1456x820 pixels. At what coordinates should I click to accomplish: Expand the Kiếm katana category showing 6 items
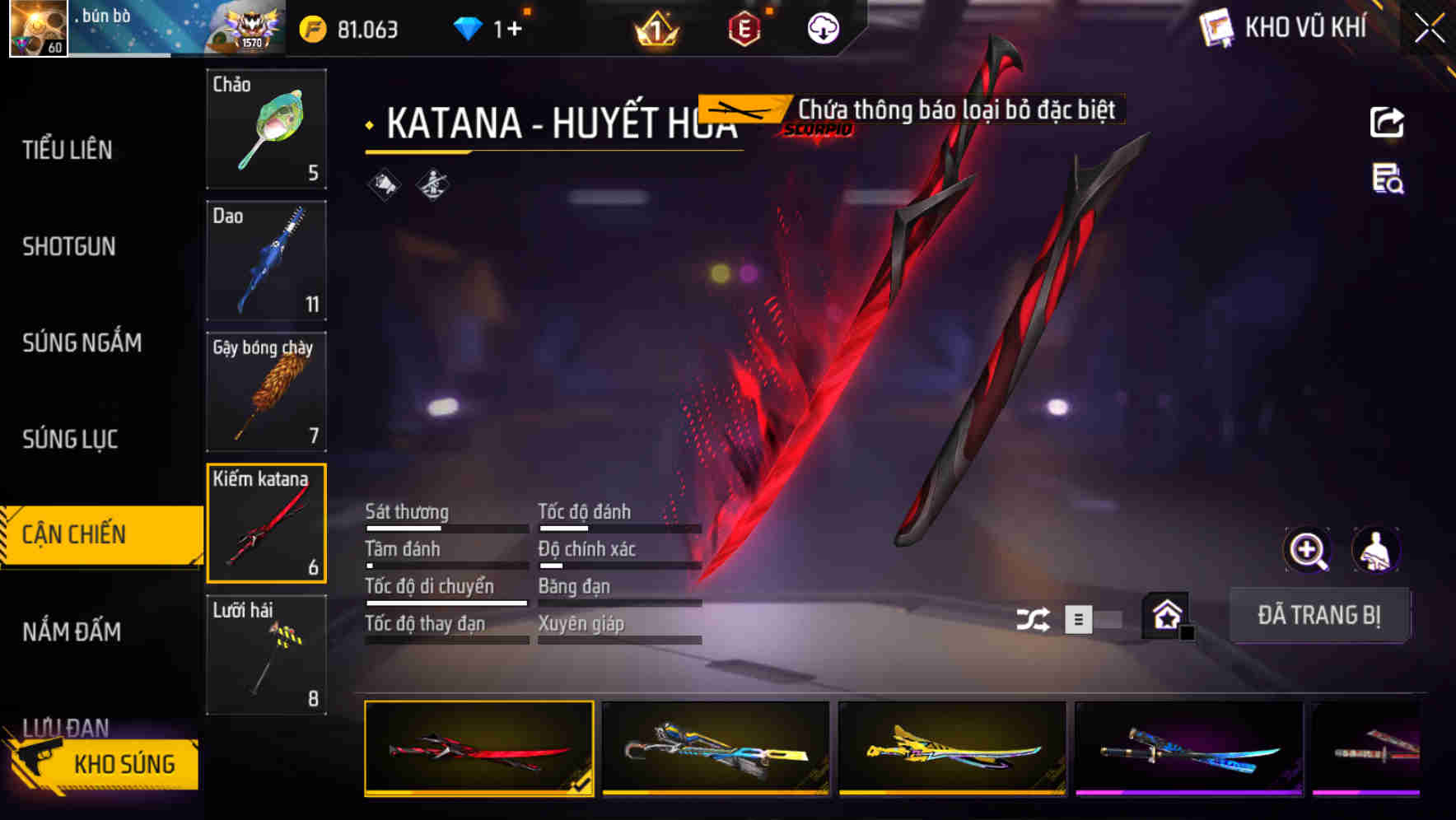[x=266, y=523]
